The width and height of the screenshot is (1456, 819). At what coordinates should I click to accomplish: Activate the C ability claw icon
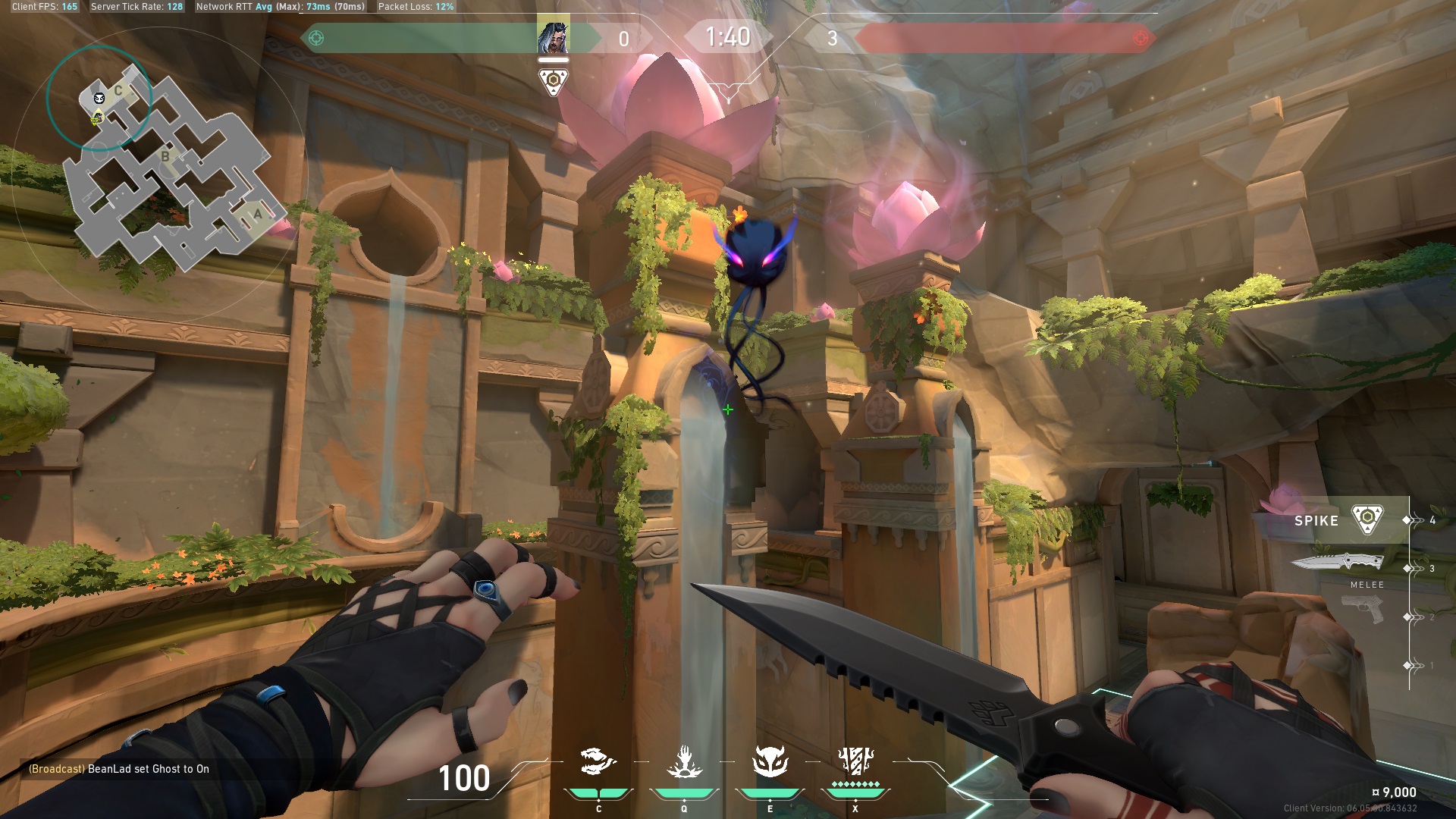[598, 762]
